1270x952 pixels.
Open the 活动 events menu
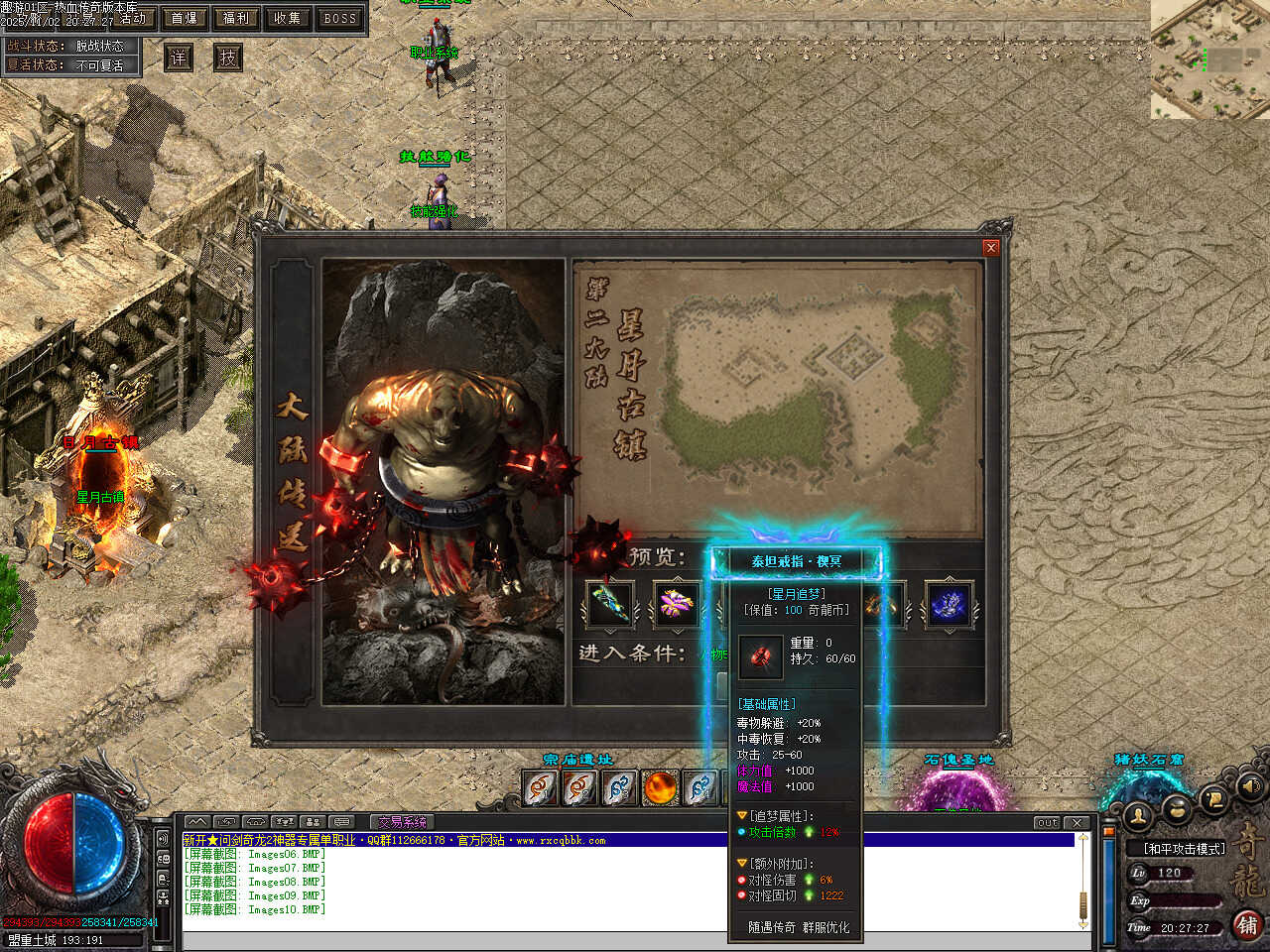(x=133, y=18)
